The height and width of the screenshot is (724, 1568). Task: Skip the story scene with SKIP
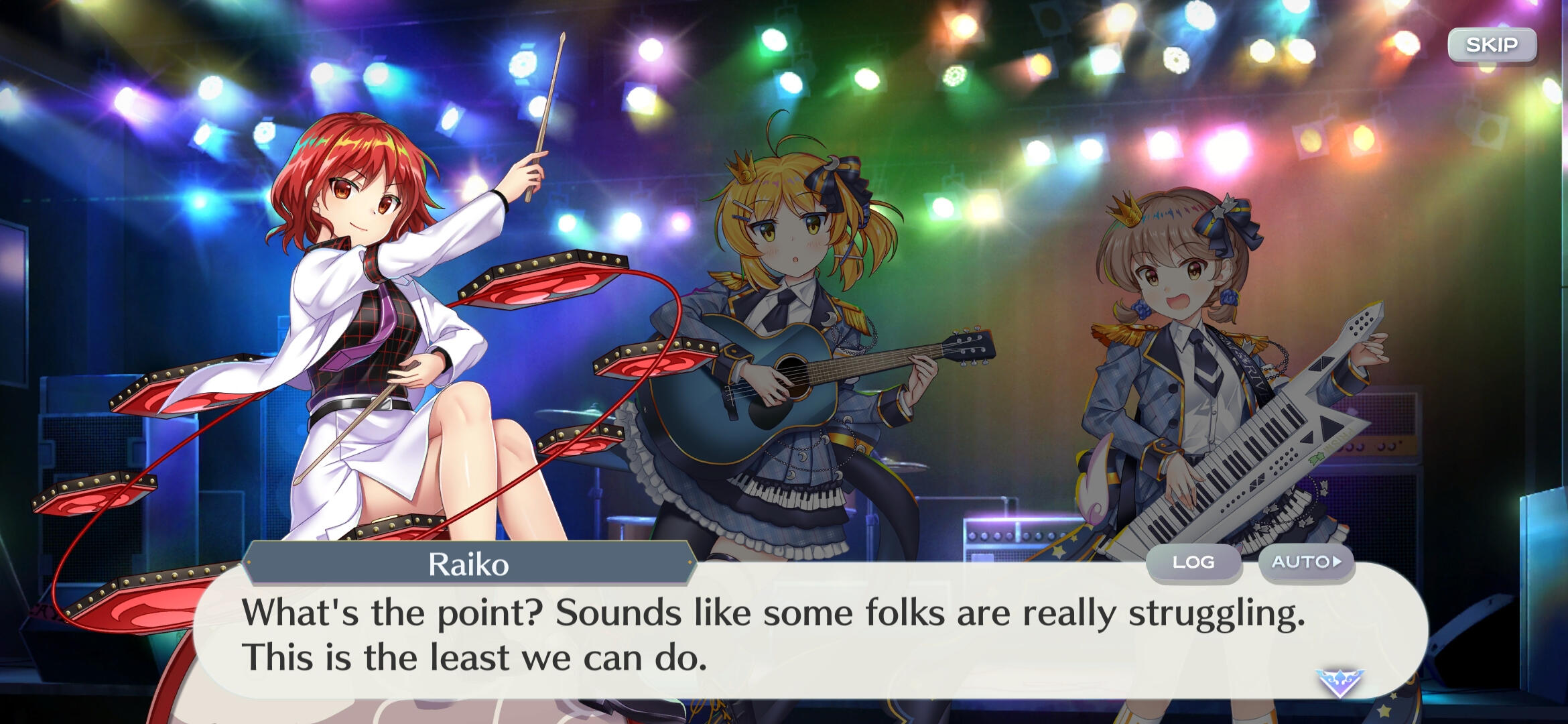click(1492, 46)
